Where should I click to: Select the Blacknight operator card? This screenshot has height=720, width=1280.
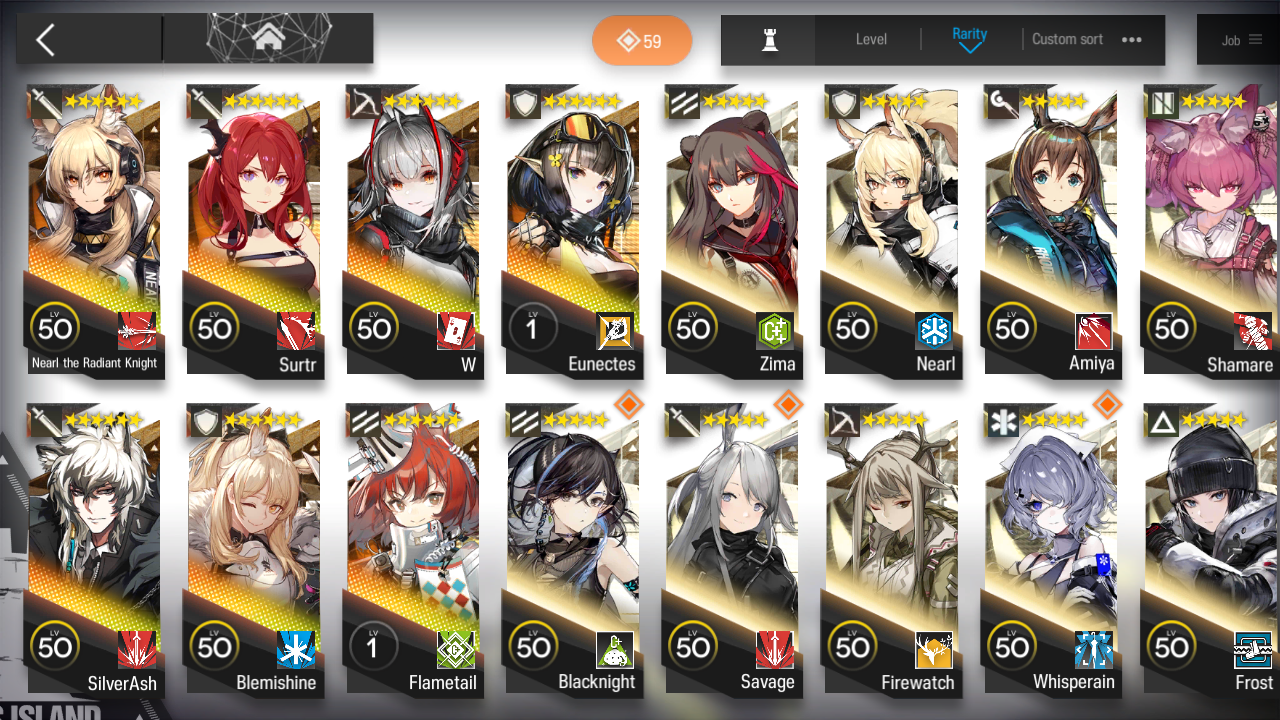tap(572, 550)
